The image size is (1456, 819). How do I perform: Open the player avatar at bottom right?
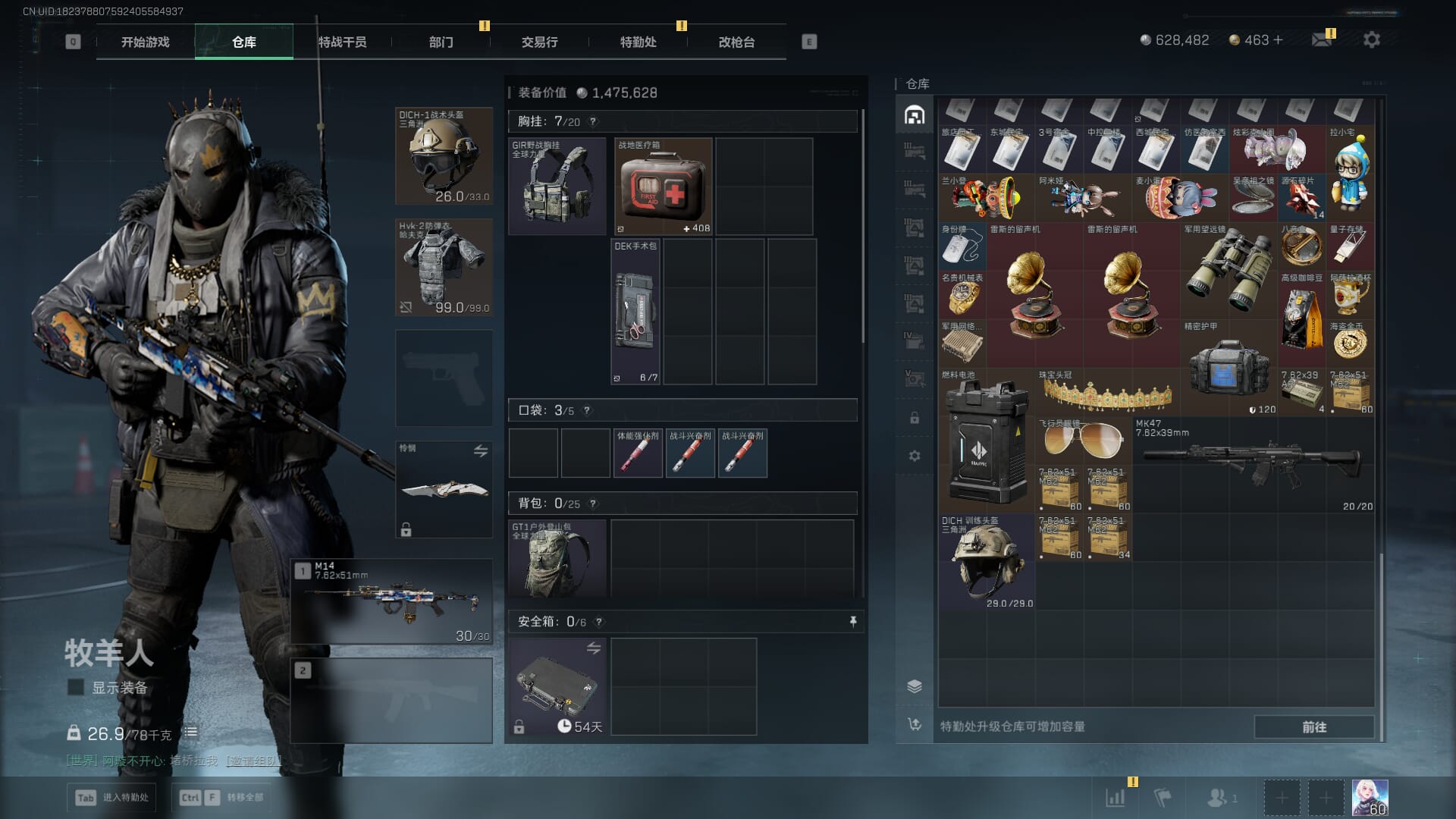click(1370, 798)
